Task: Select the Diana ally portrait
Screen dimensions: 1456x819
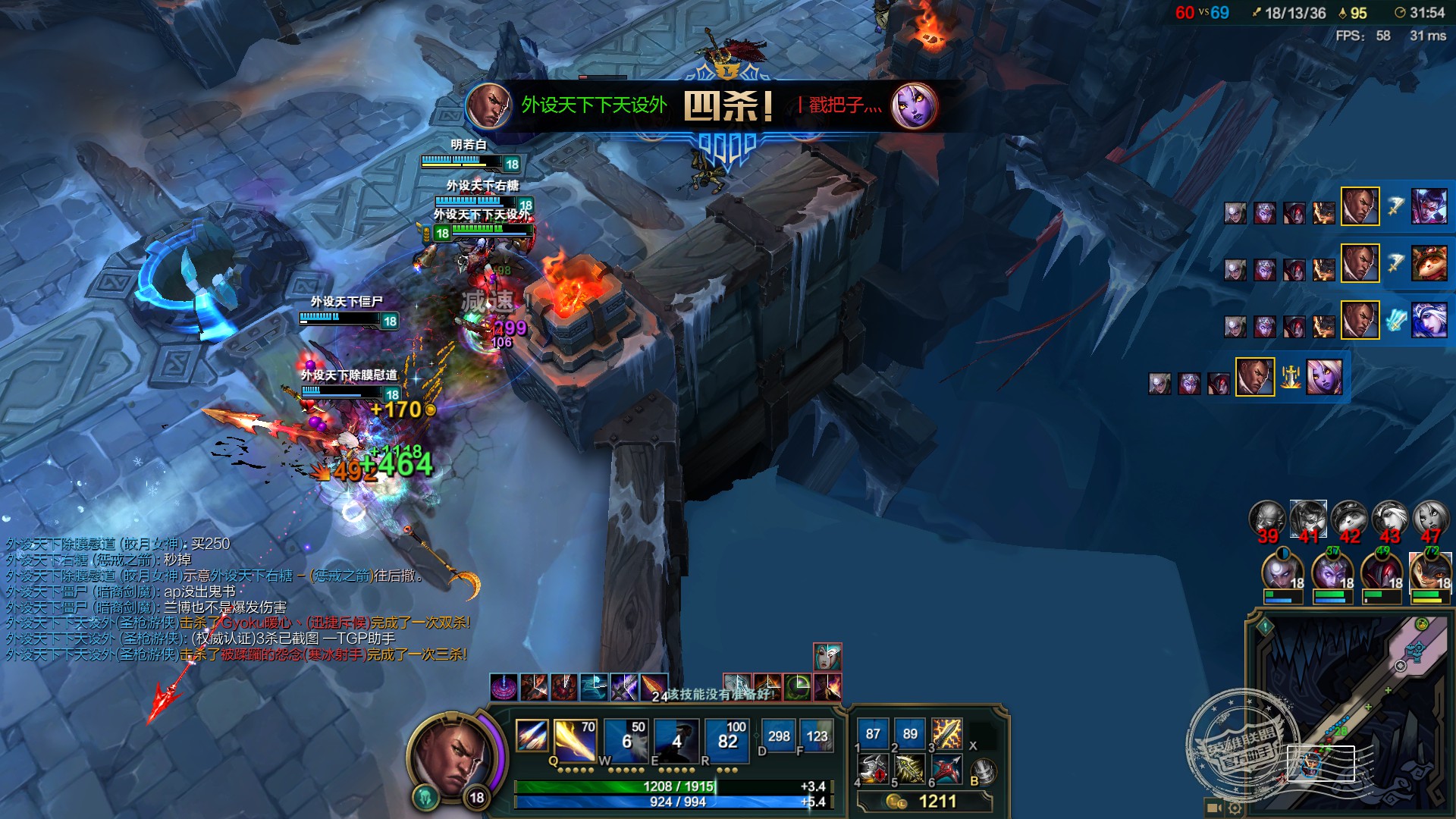Action: [1282, 573]
